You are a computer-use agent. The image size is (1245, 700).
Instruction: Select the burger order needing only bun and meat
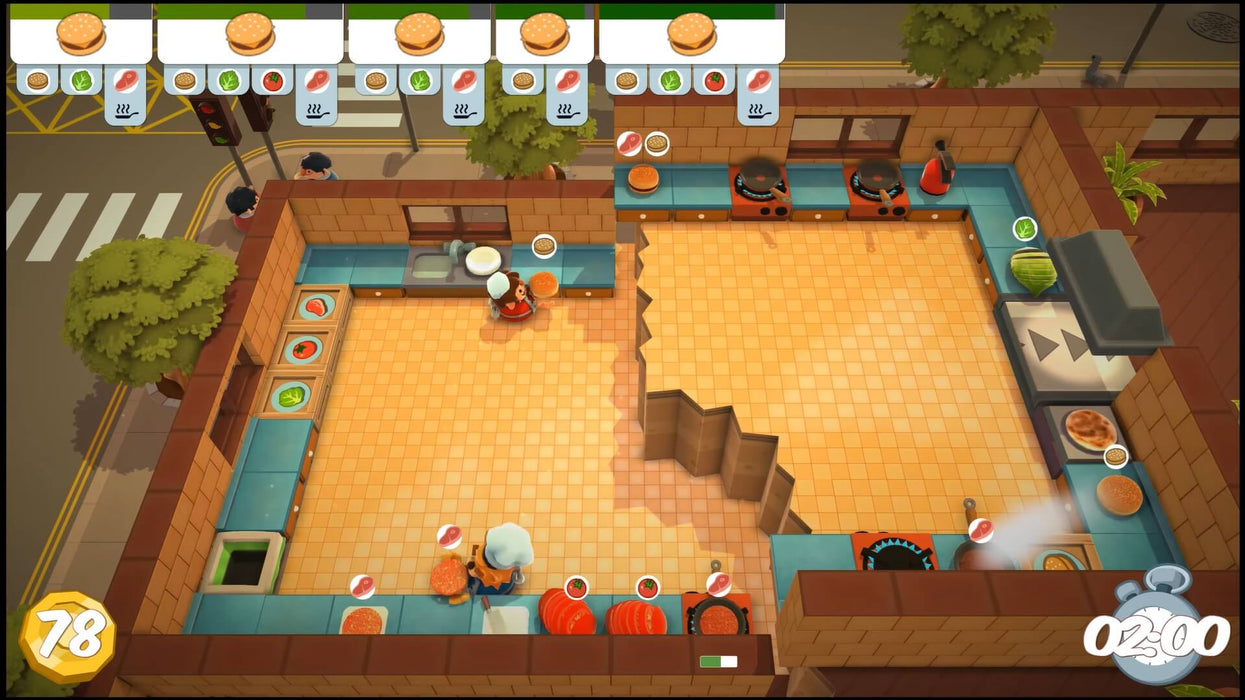(x=544, y=36)
